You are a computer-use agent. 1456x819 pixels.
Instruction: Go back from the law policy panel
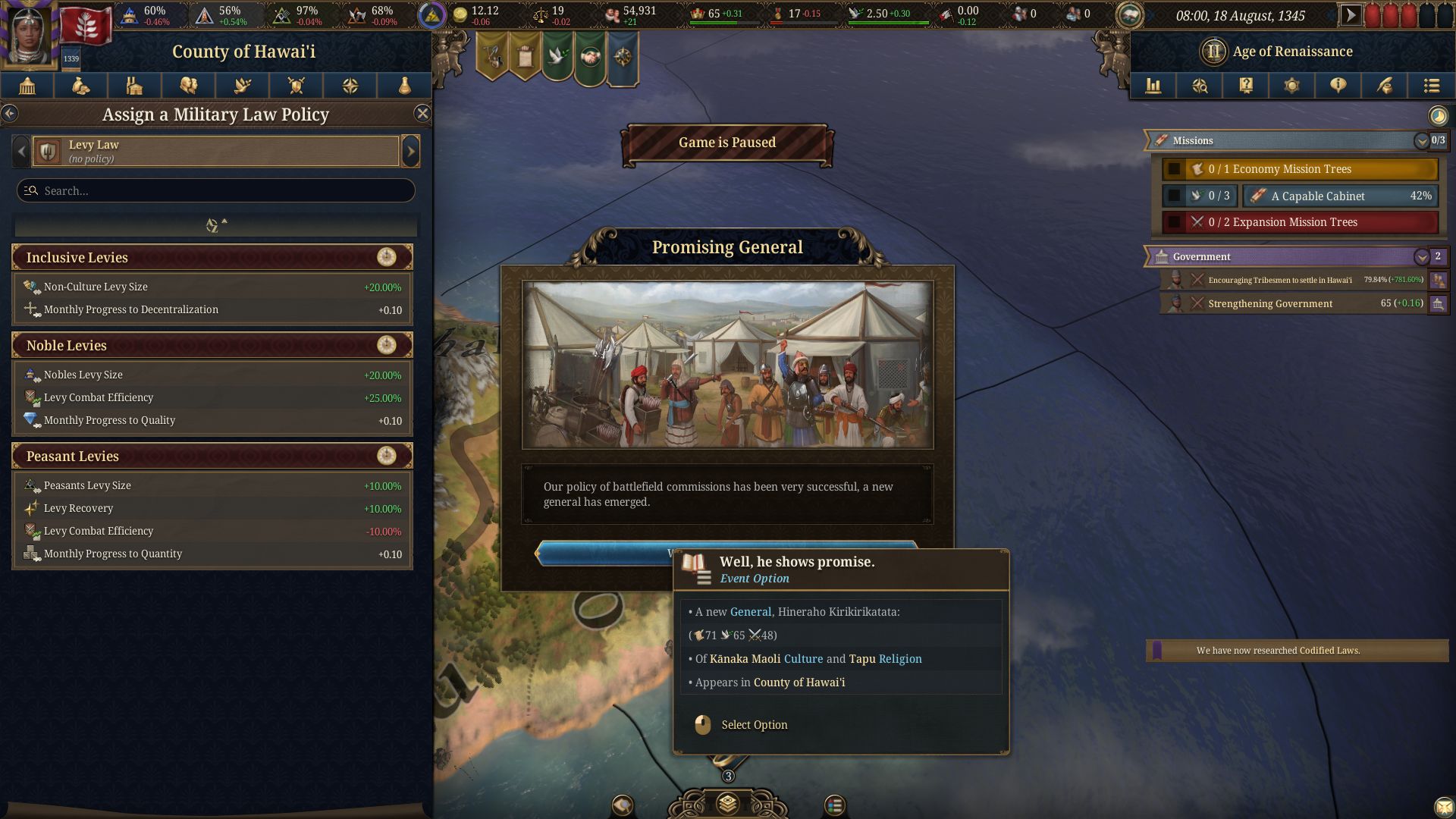pos(10,114)
